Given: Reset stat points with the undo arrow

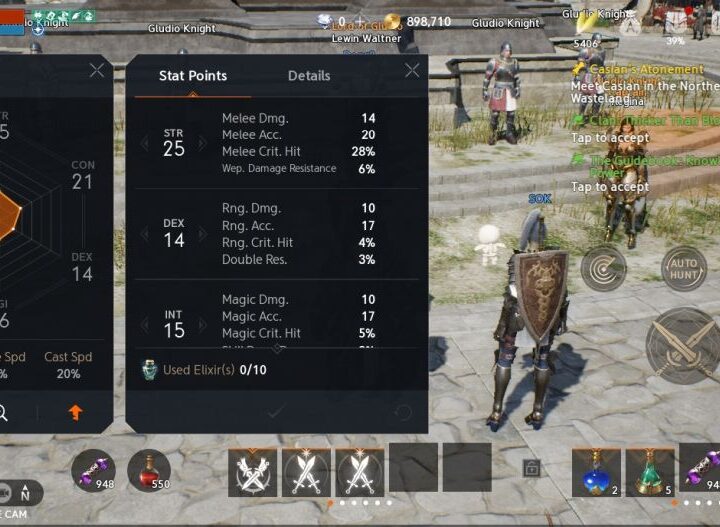Looking at the screenshot, I should point(403,412).
